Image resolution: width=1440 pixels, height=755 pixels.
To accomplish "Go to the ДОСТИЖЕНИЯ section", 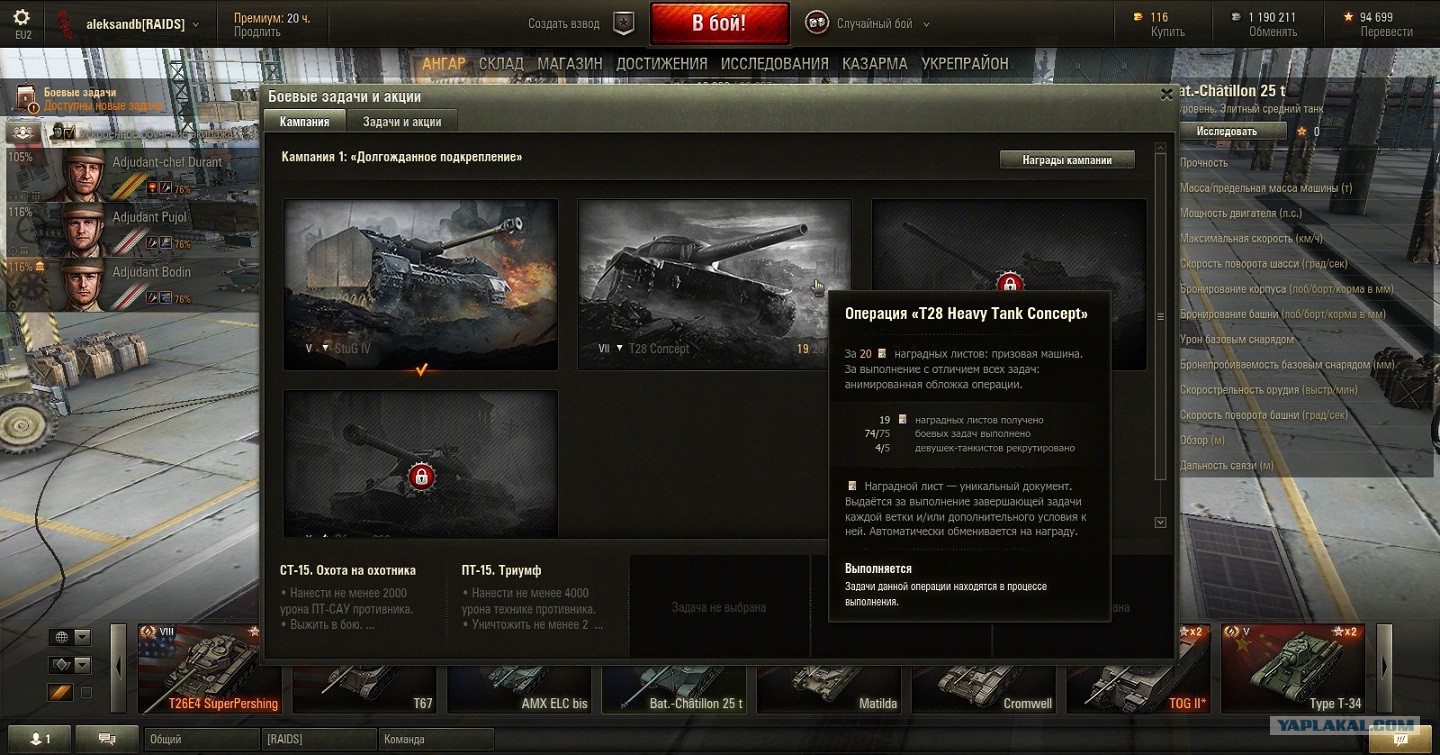I will click(x=661, y=63).
